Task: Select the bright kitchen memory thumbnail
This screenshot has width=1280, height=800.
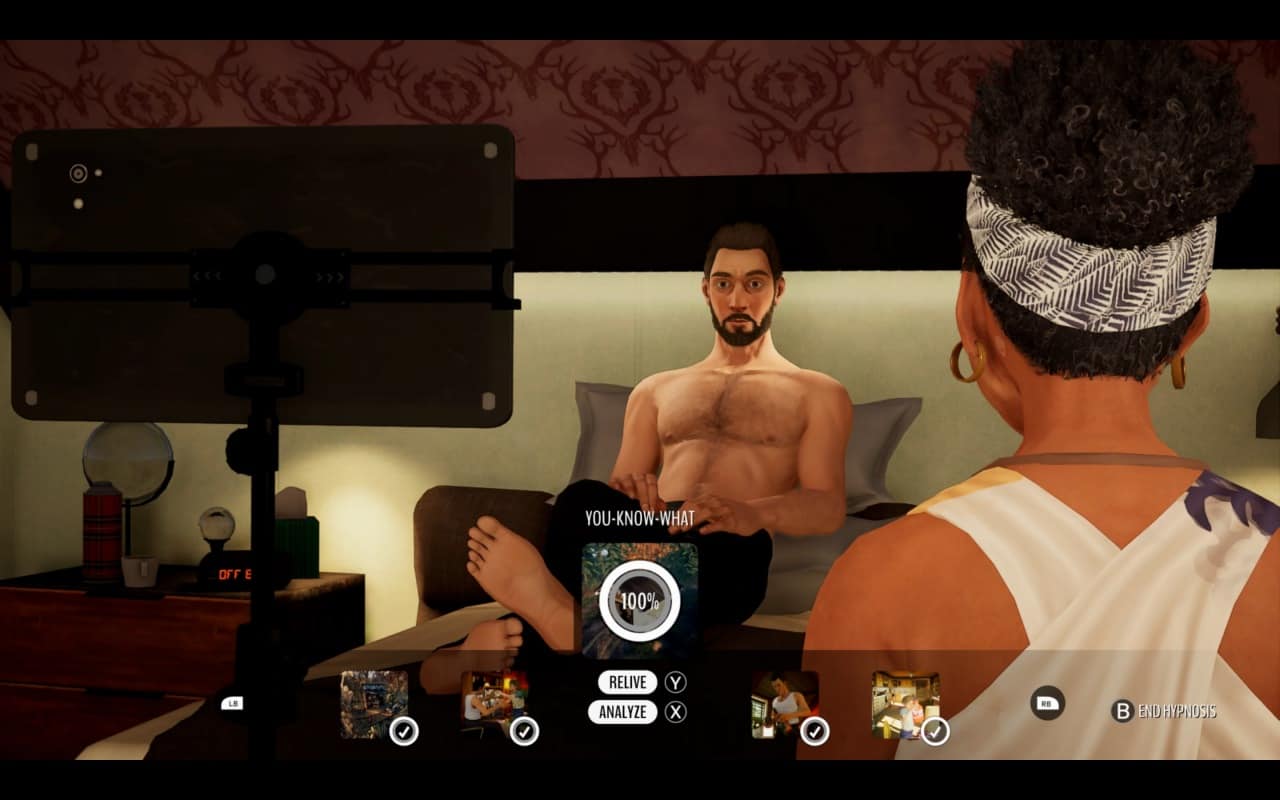Action: pos(905,704)
